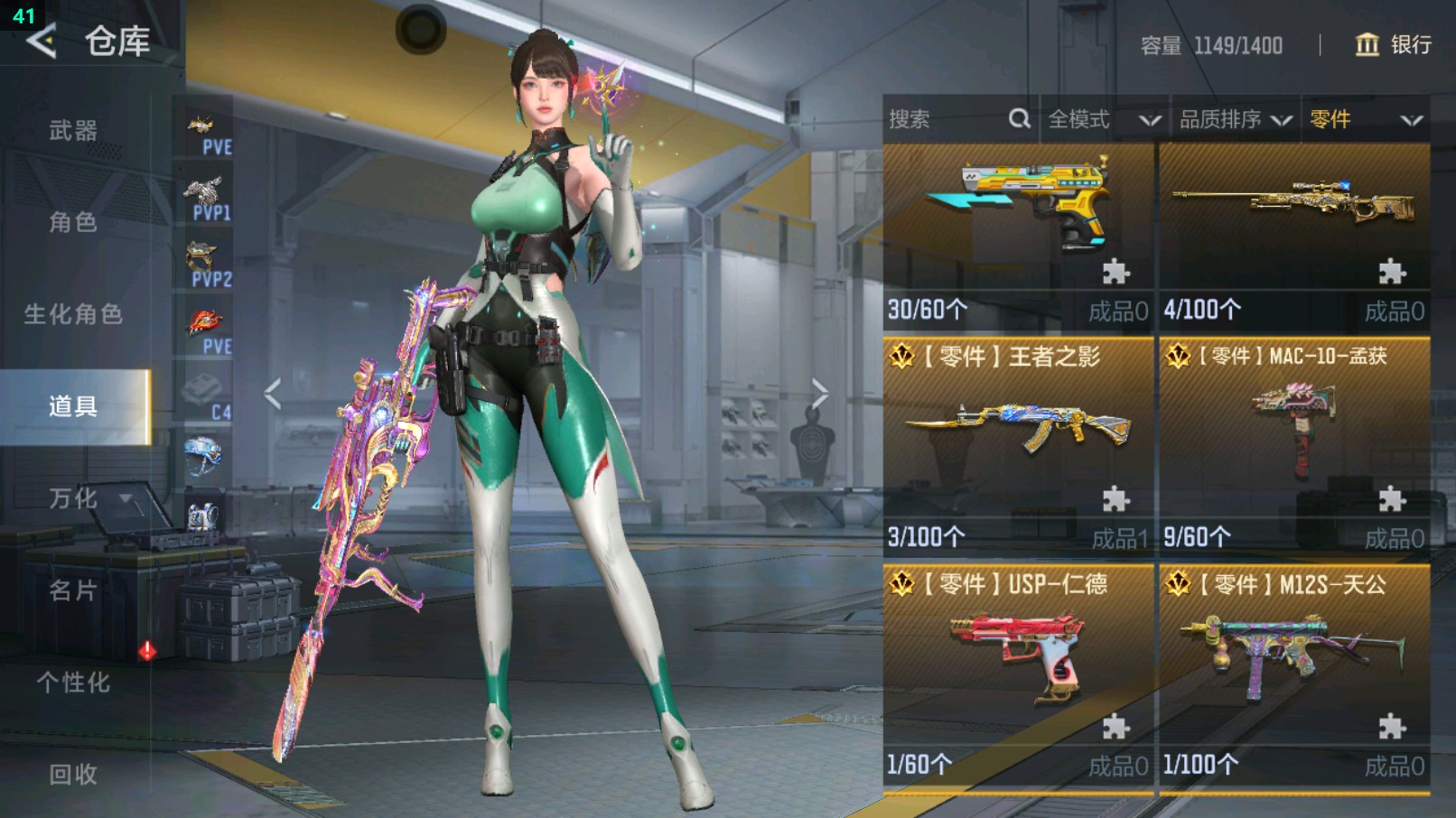Switch to the 角色 character tab
1456x818 pixels.
pos(73,222)
